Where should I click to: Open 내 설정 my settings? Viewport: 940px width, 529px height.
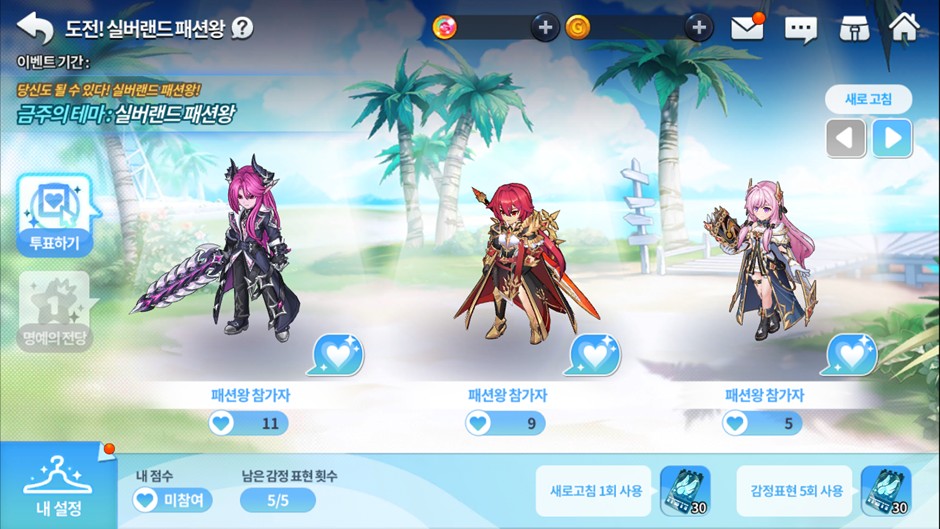tap(58, 486)
